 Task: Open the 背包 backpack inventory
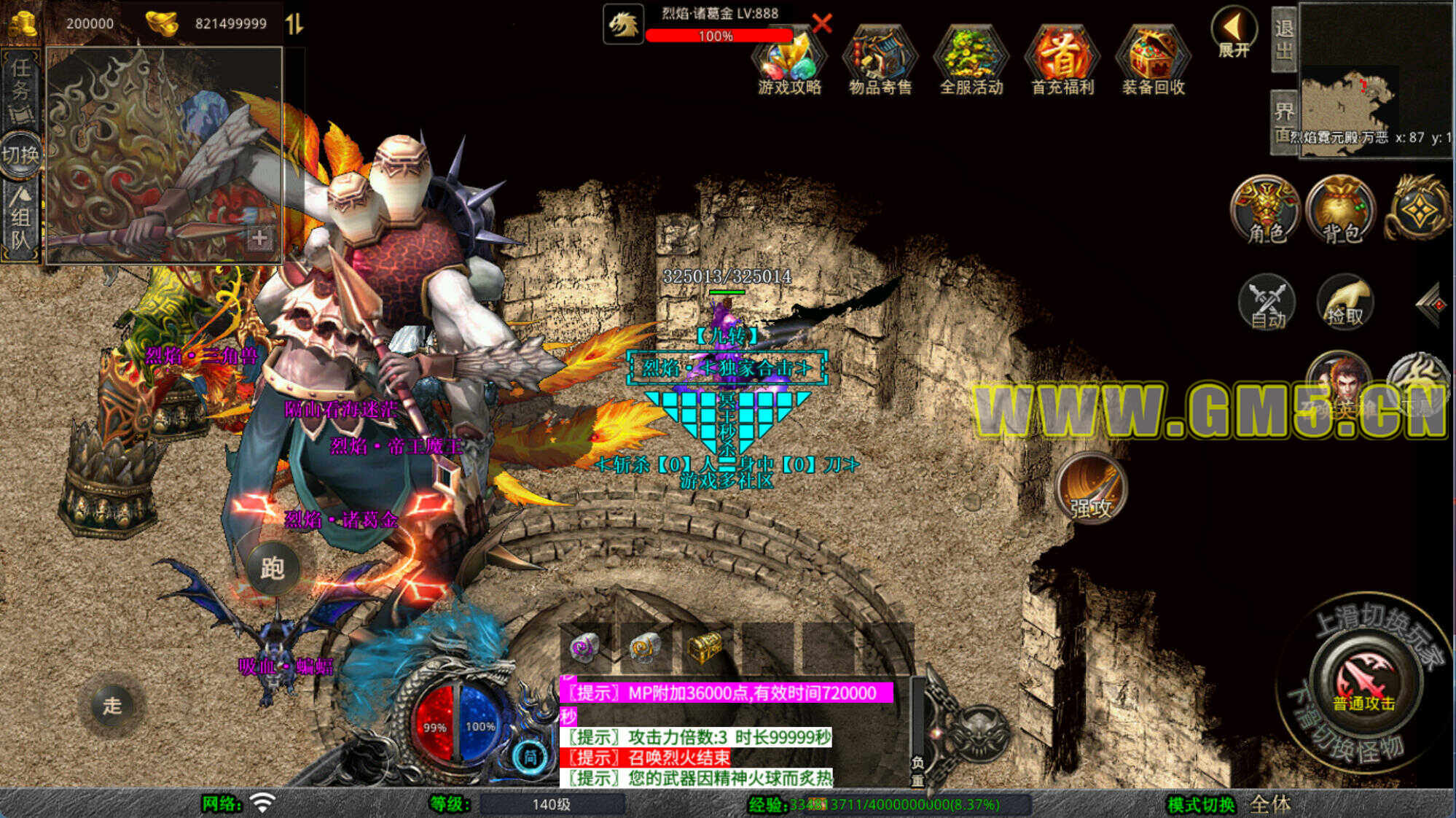(1341, 210)
